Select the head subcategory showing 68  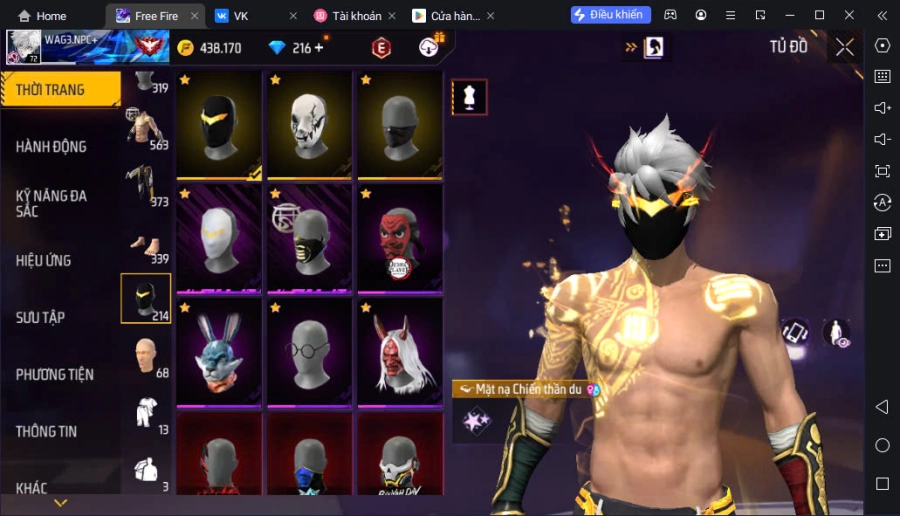coord(146,357)
